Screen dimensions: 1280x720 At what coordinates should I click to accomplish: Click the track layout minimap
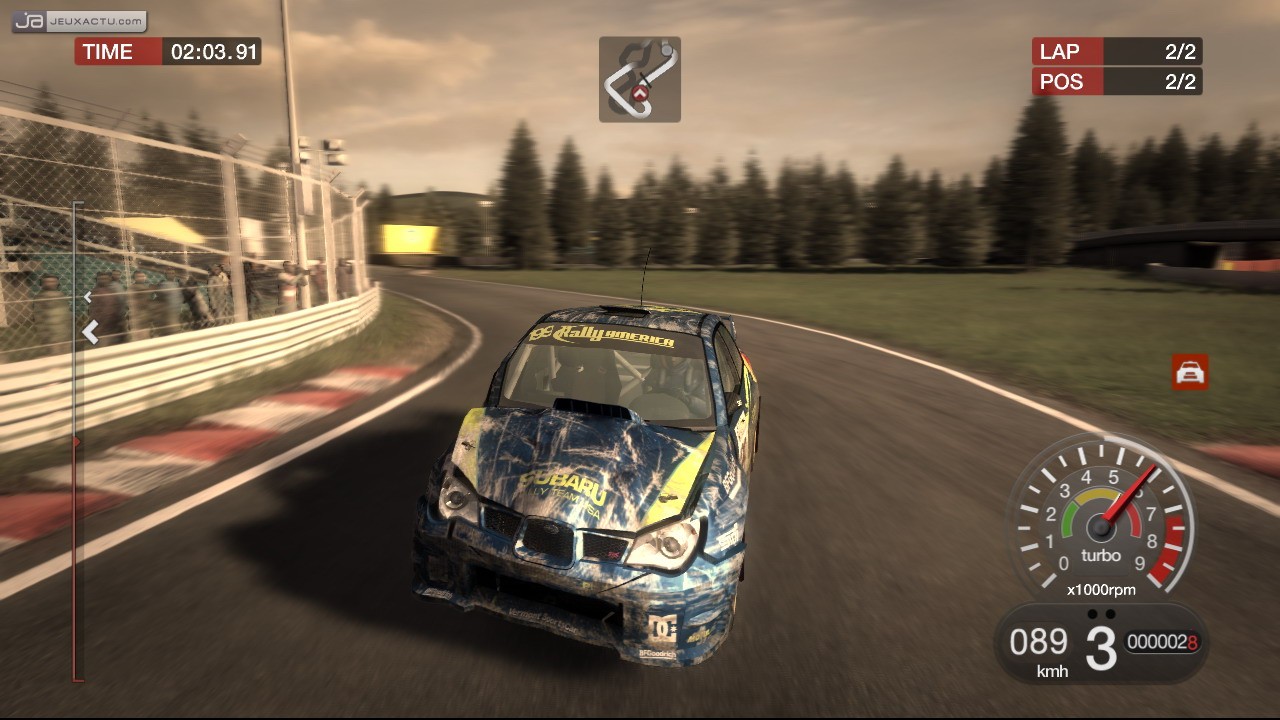[640, 79]
